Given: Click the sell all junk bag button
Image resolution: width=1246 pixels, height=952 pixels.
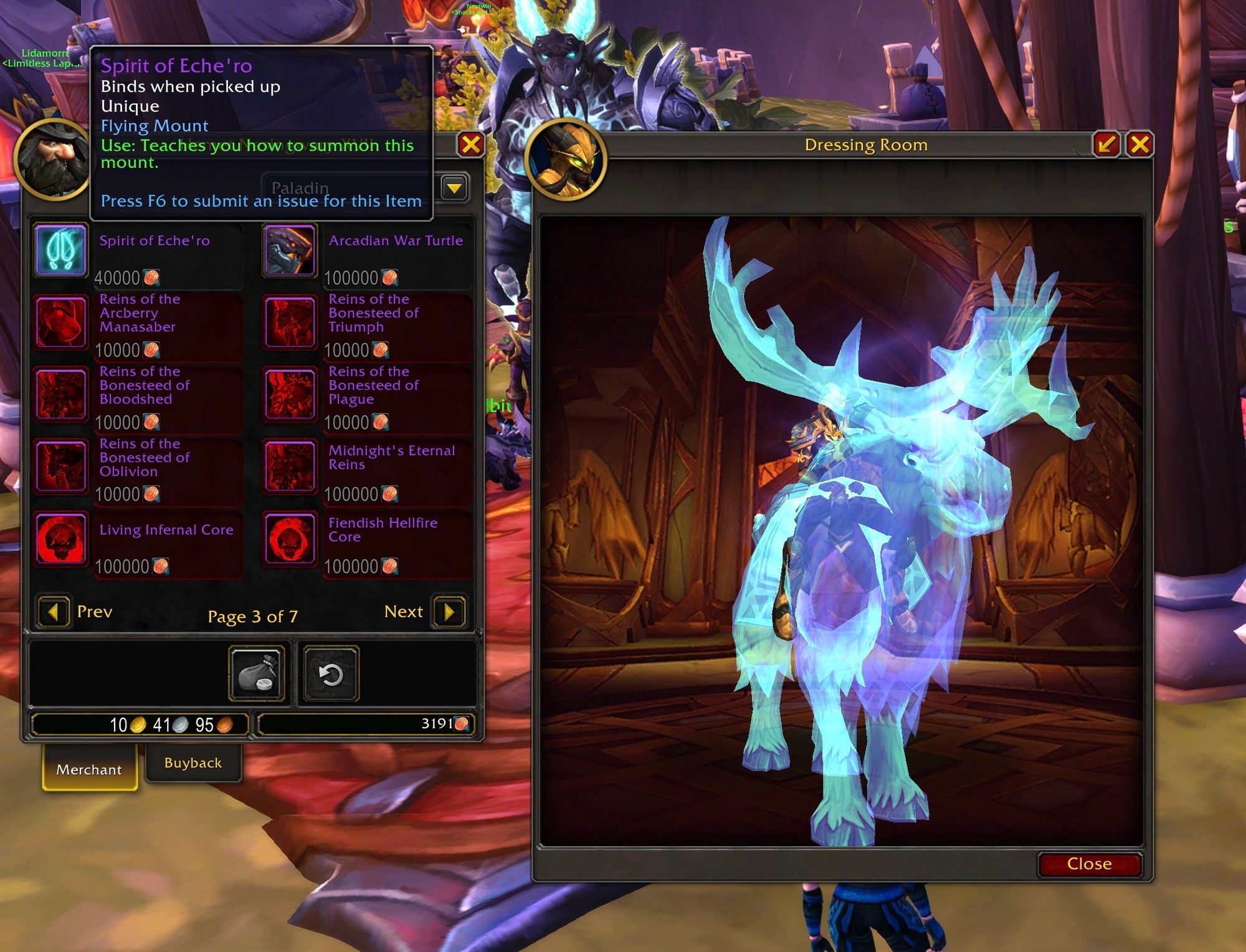Looking at the screenshot, I should pos(257,674).
